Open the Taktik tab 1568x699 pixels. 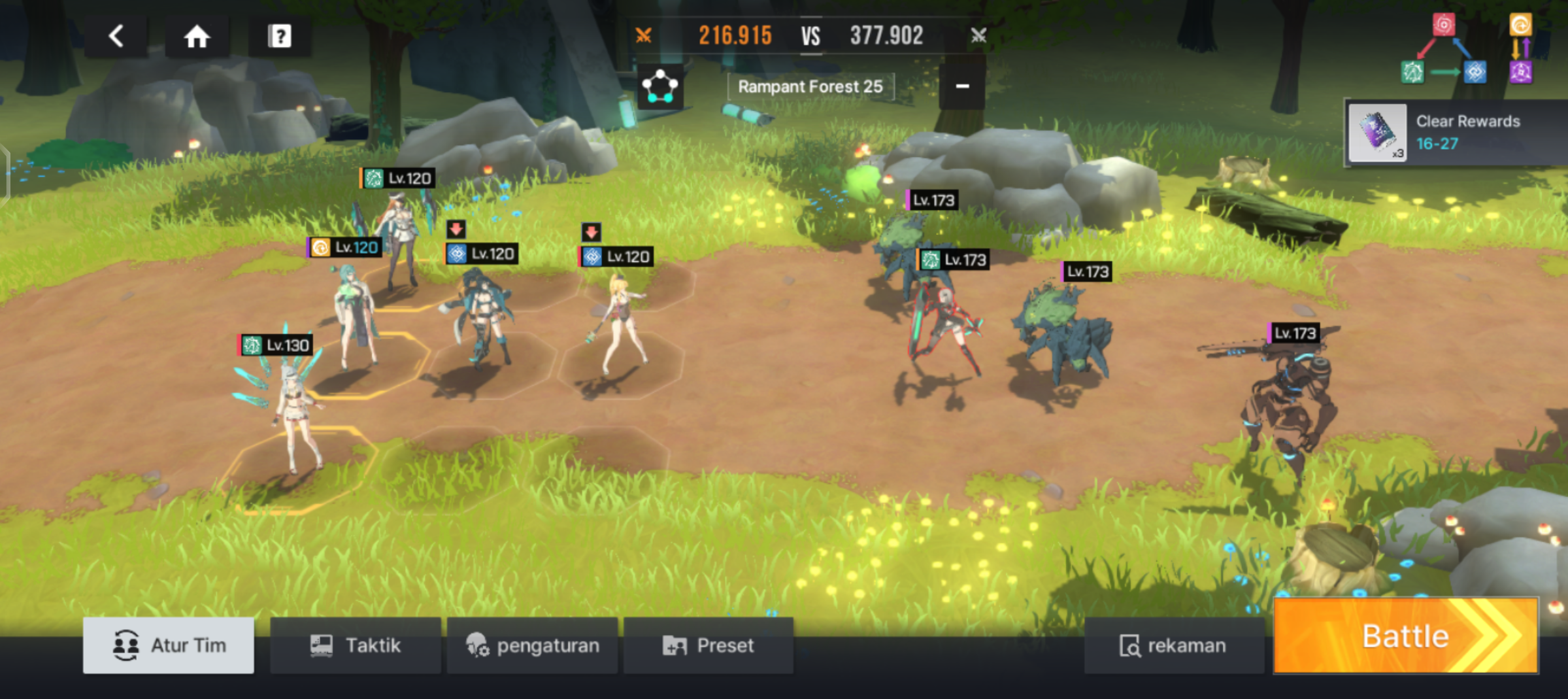click(355, 645)
